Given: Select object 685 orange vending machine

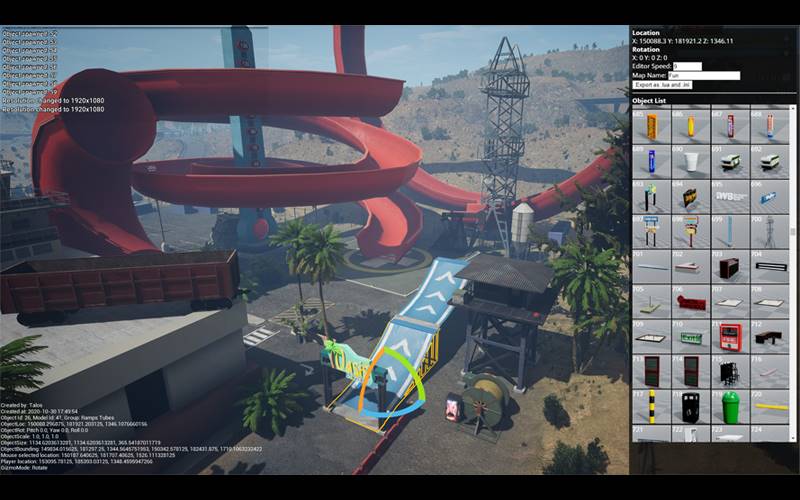Looking at the screenshot, I should click(651, 127).
